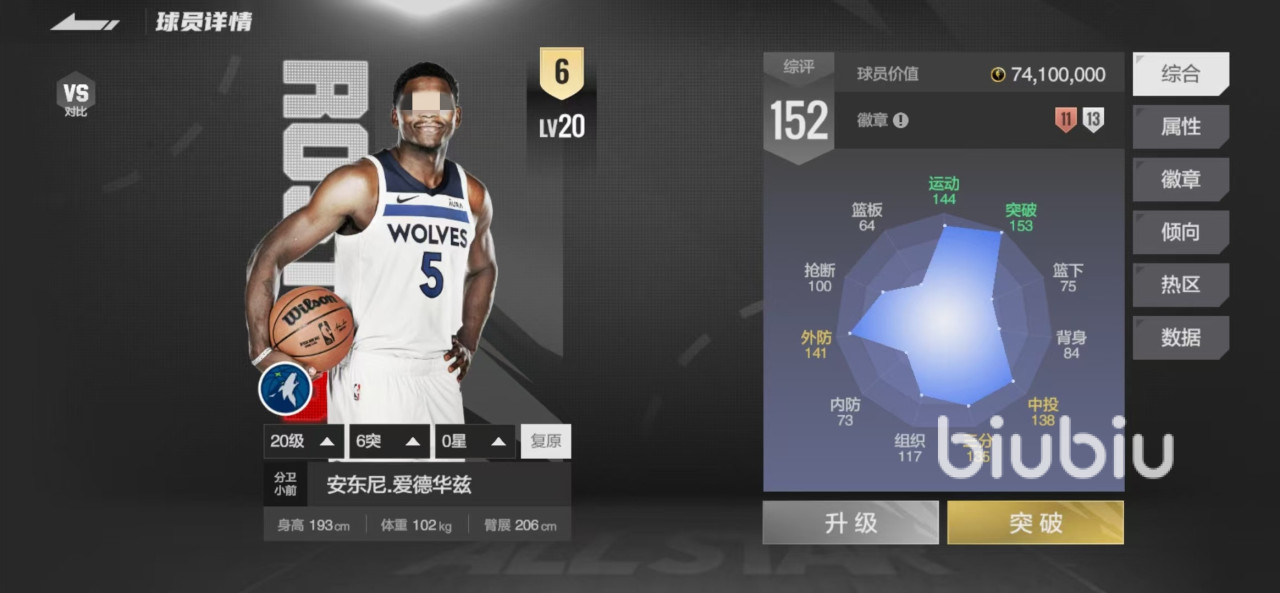Click the 复原 reset button
This screenshot has height=593, width=1280.
click(546, 441)
